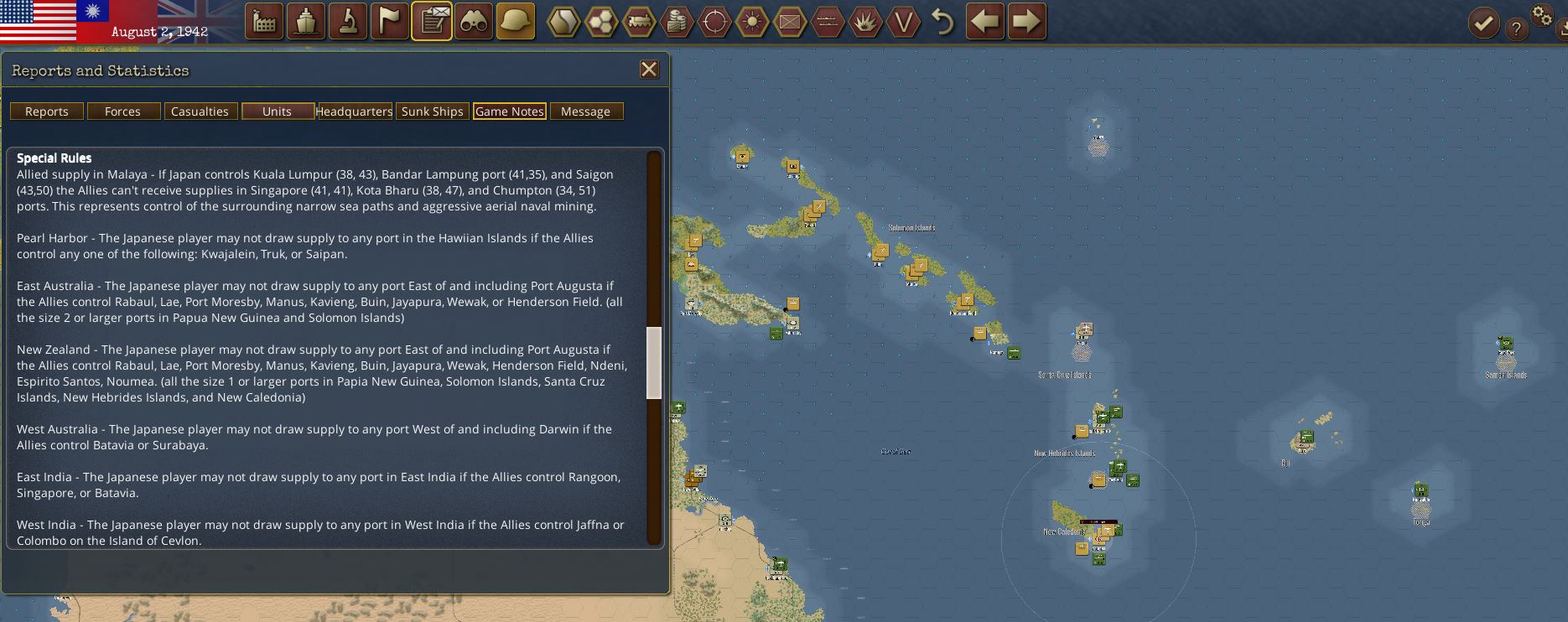Viewport: 1568px width, 622px height.
Task: Switch to the Message tab
Action: click(x=585, y=111)
